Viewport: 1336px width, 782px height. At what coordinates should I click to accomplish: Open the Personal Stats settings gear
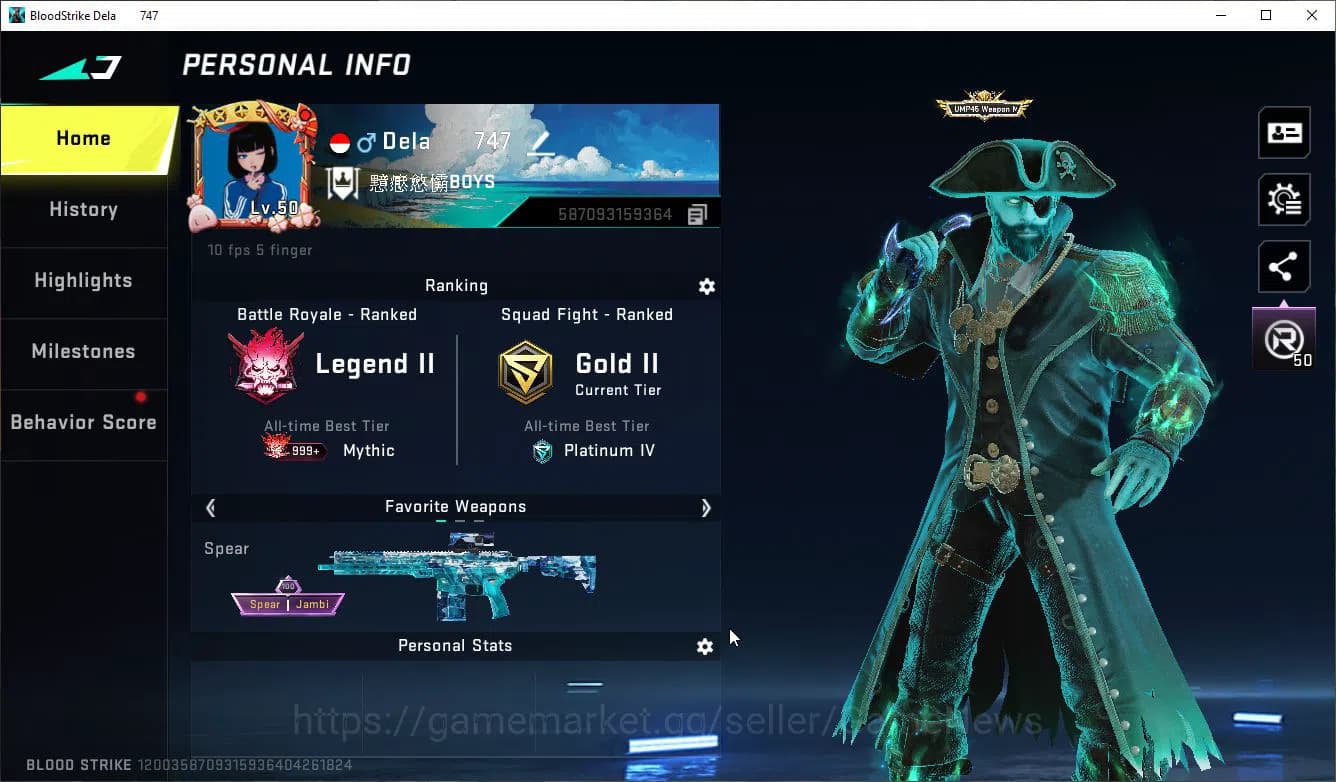pos(705,646)
